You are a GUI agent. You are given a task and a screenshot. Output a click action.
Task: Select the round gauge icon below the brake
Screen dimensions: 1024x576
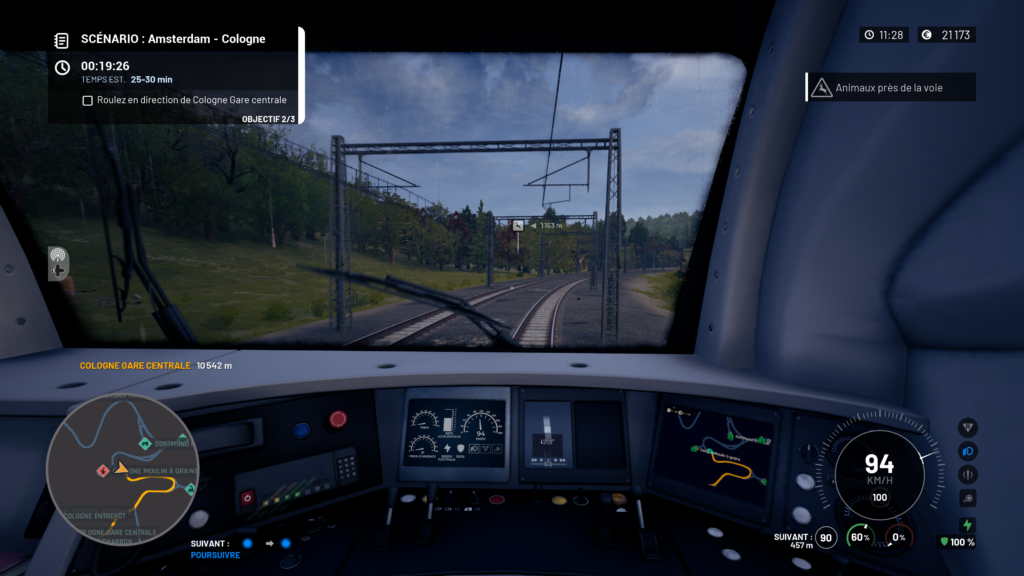967,498
